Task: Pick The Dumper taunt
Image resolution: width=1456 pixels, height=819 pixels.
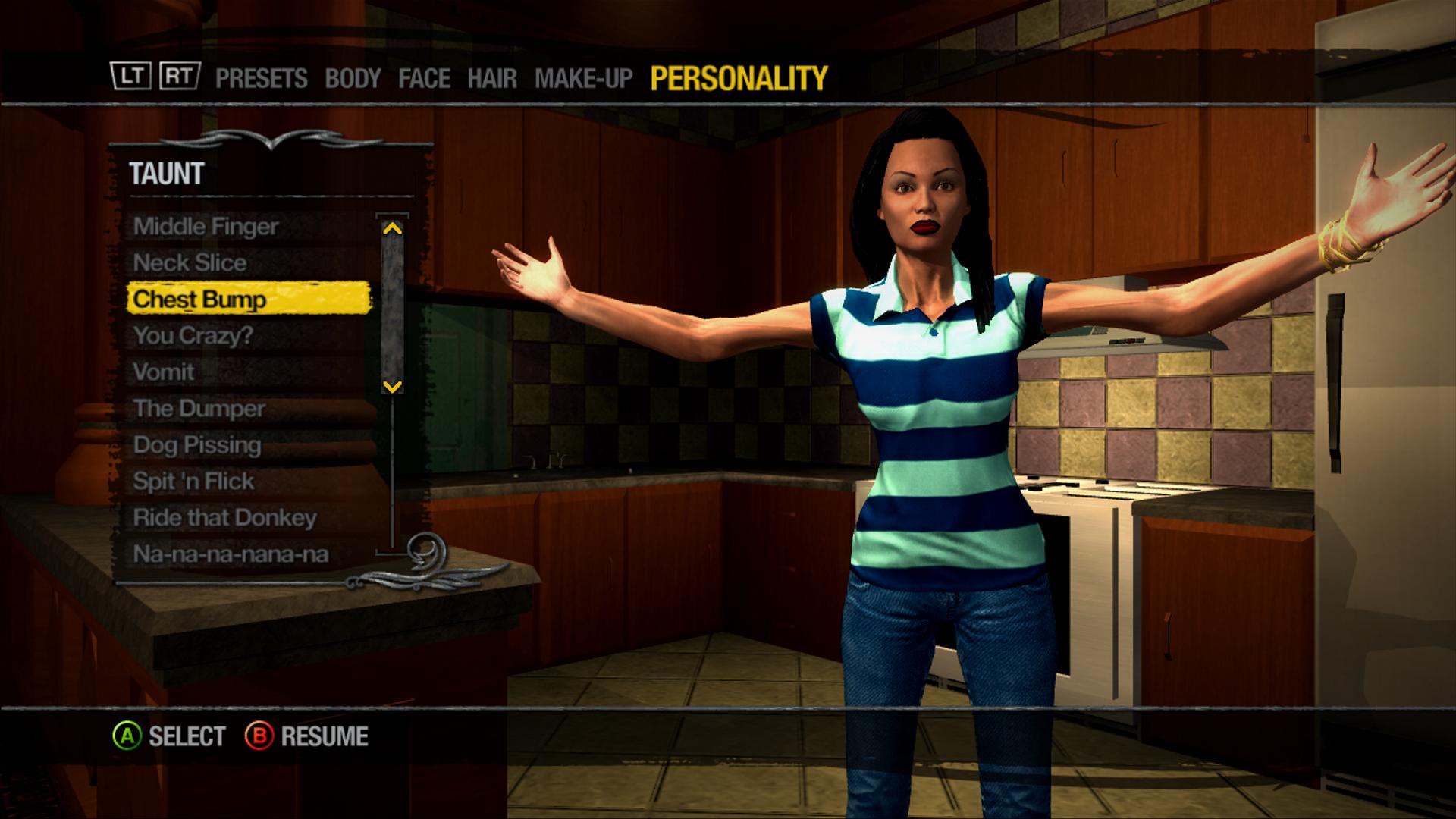Action: (x=199, y=408)
